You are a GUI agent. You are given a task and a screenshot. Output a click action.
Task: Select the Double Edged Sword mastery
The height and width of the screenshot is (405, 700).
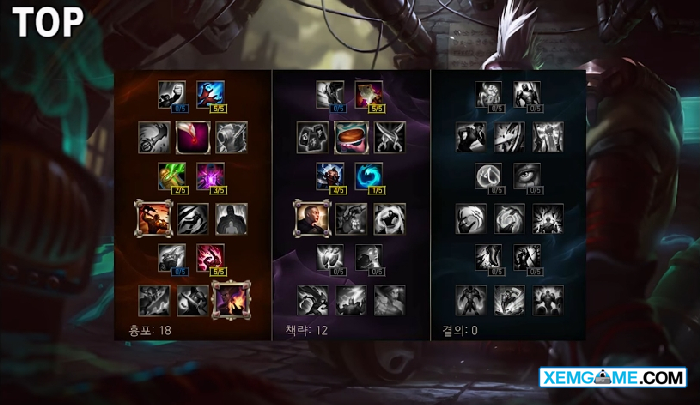[x=153, y=136]
